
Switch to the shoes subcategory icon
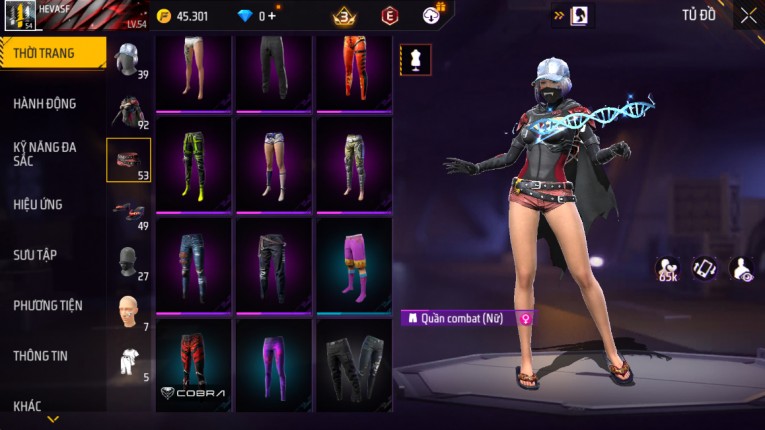click(128, 209)
